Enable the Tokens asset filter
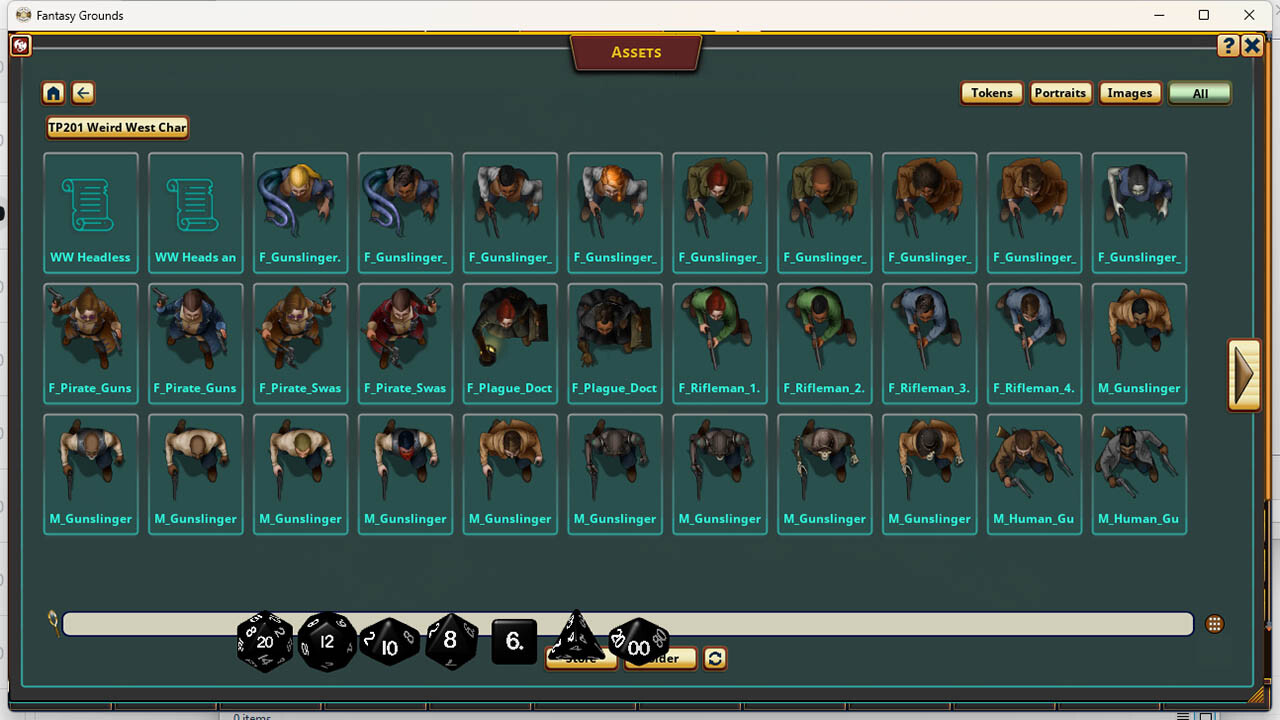The image size is (1280, 720). (991, 92)
